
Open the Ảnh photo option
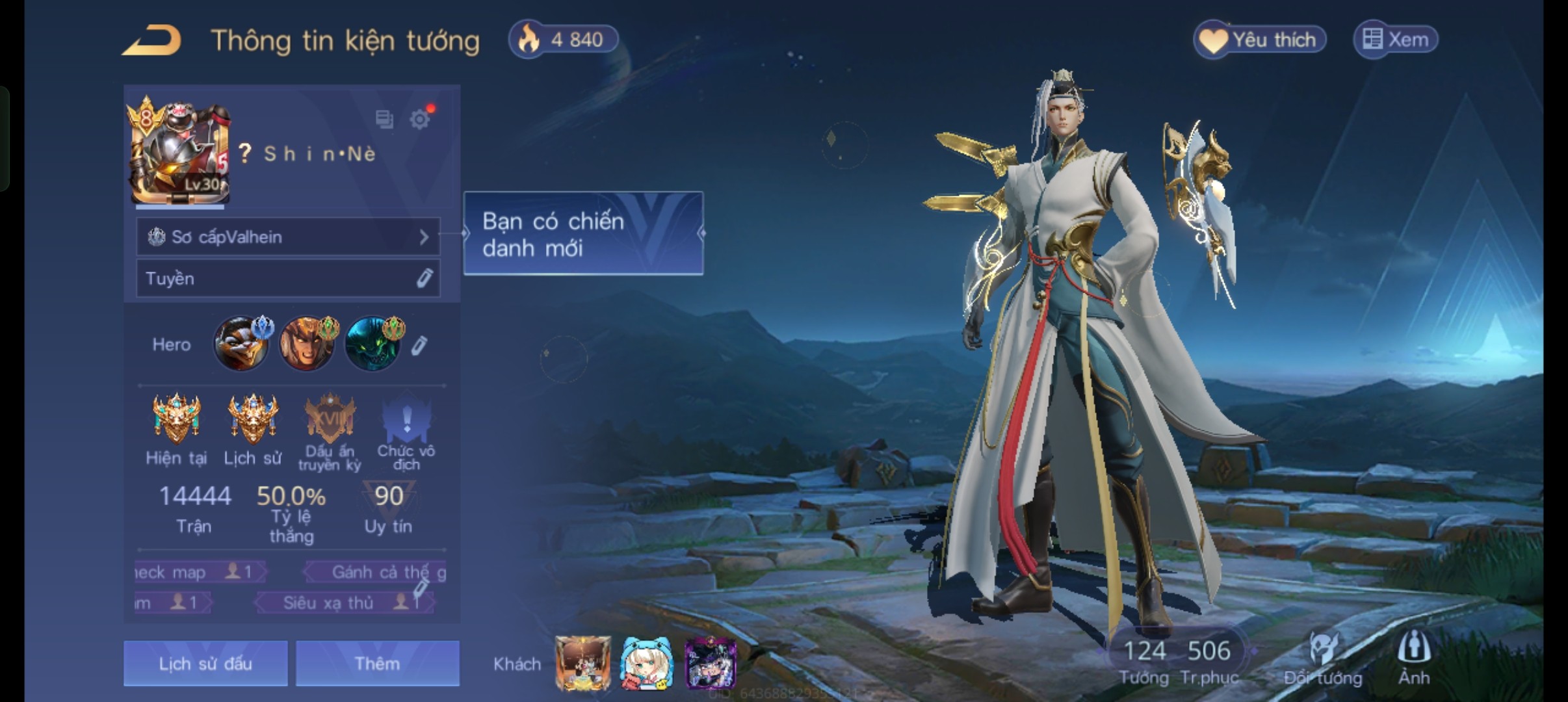[x=1414, y=658]
